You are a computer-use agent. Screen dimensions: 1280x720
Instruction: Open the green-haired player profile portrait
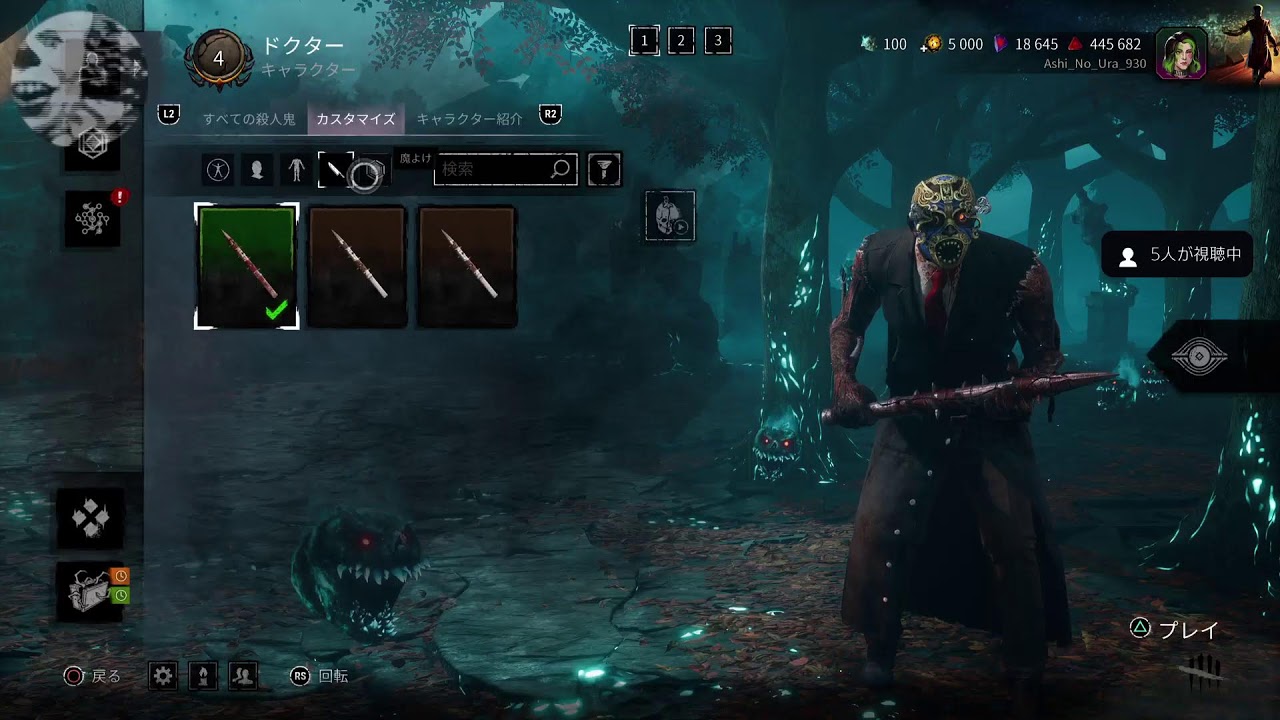(x=1180, y=53)
